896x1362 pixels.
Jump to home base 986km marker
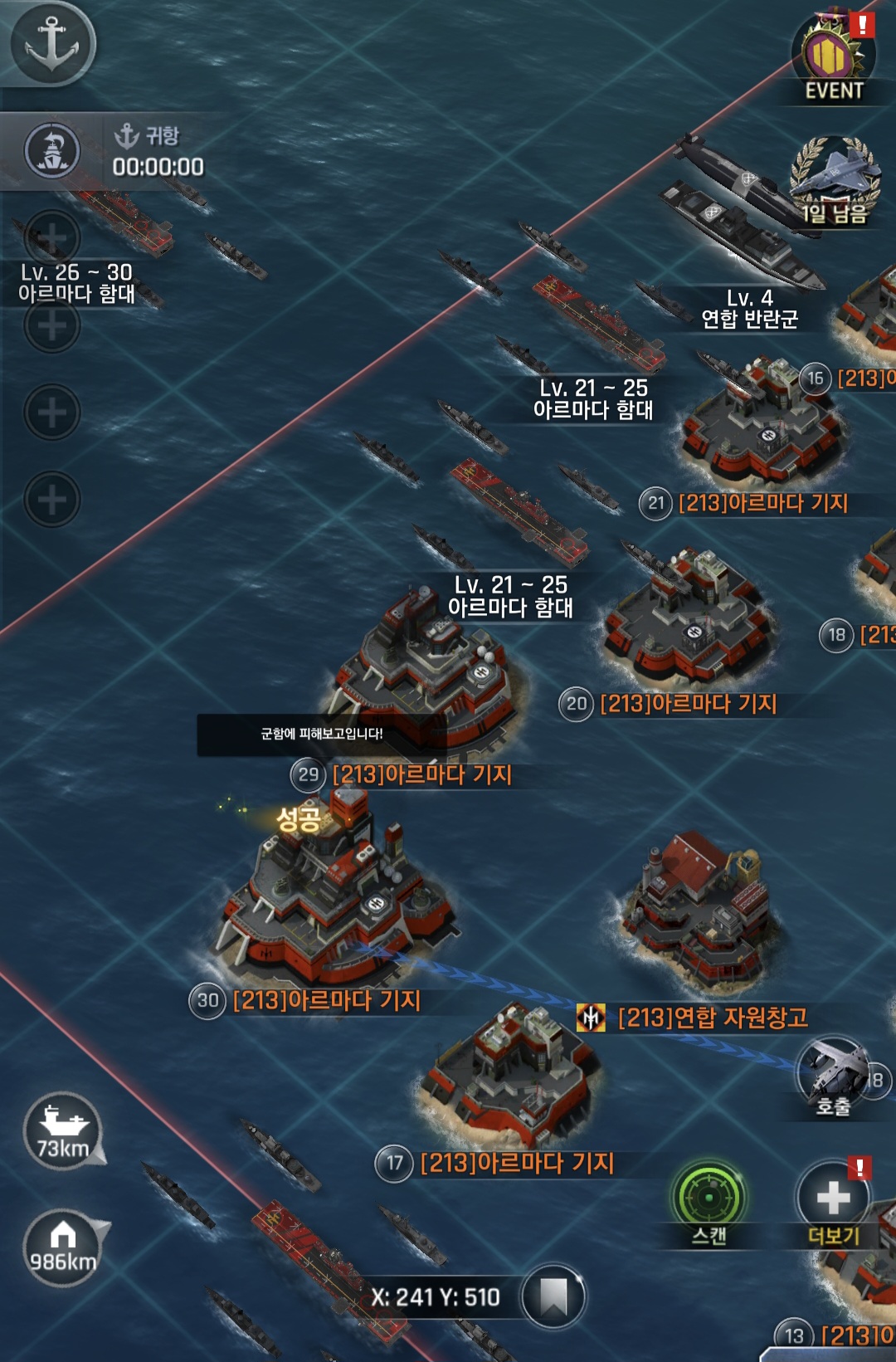pos(63,1246)
